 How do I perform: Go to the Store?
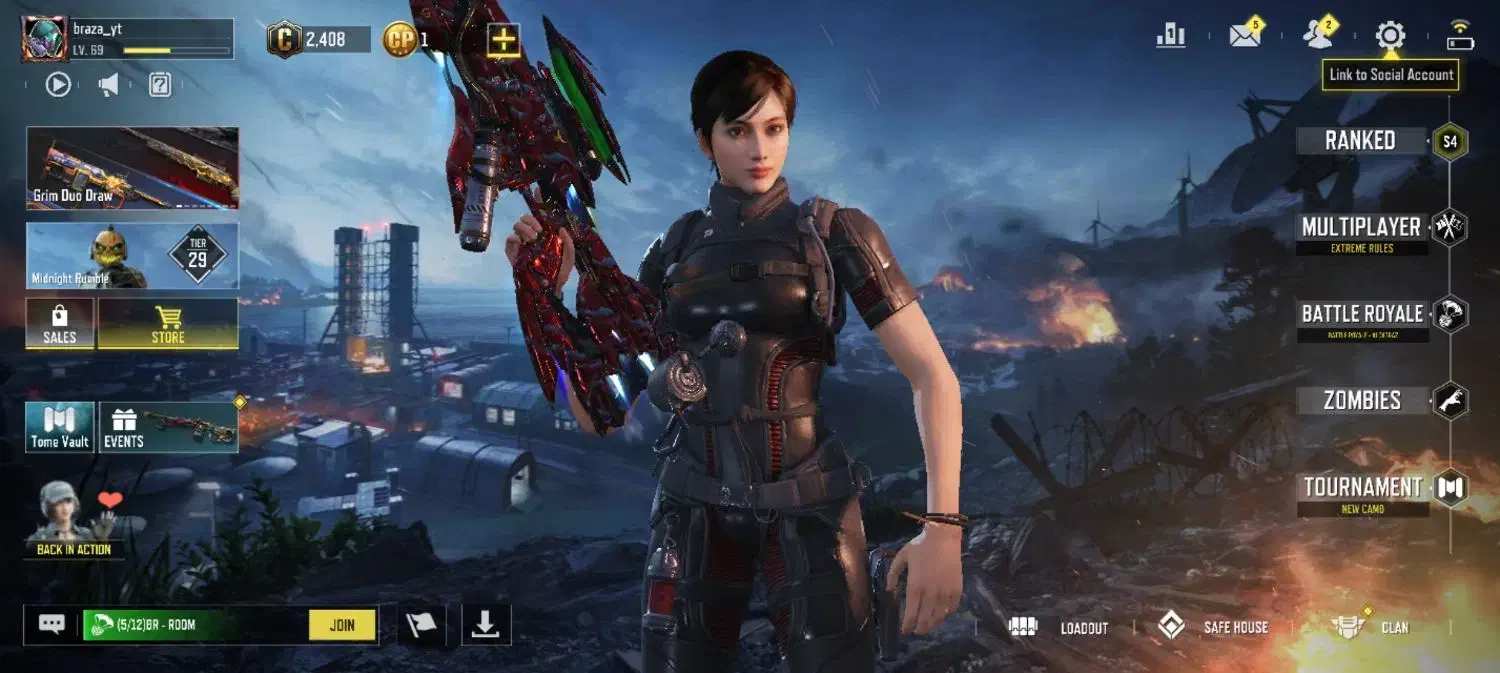pyautogui.click(x=168, y=324)
